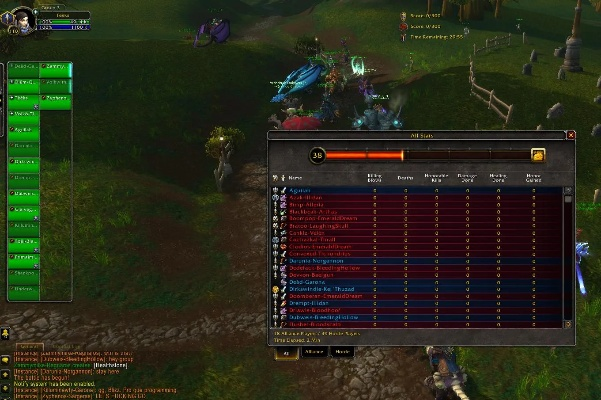Image resolution: width=601 pixels, height=400 pixels.
Task: Close the battleground score window
Action: click(x=571, y=135)
